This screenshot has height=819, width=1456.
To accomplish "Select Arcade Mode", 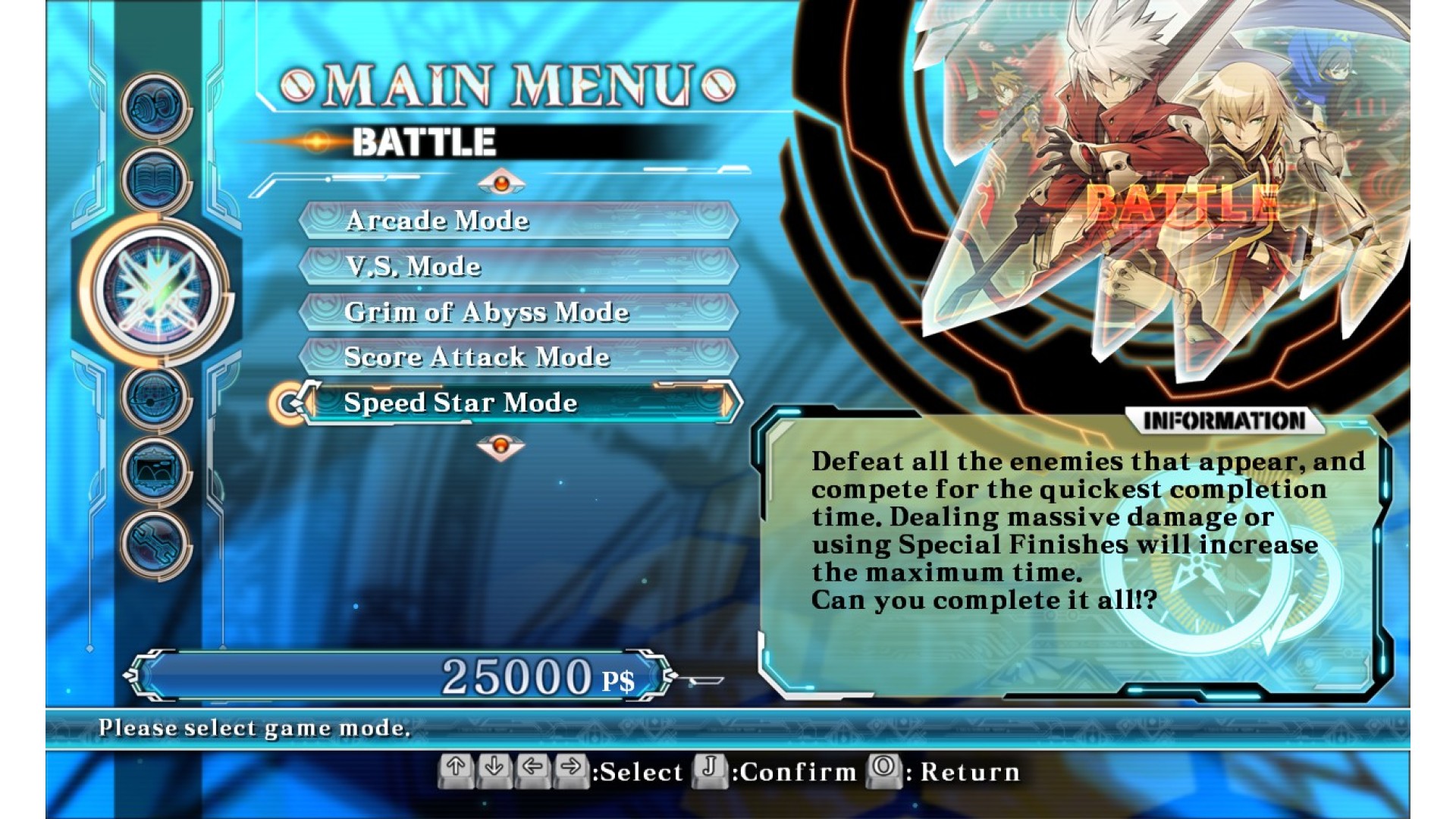I will pyautogui.click(x=518, y=221).
